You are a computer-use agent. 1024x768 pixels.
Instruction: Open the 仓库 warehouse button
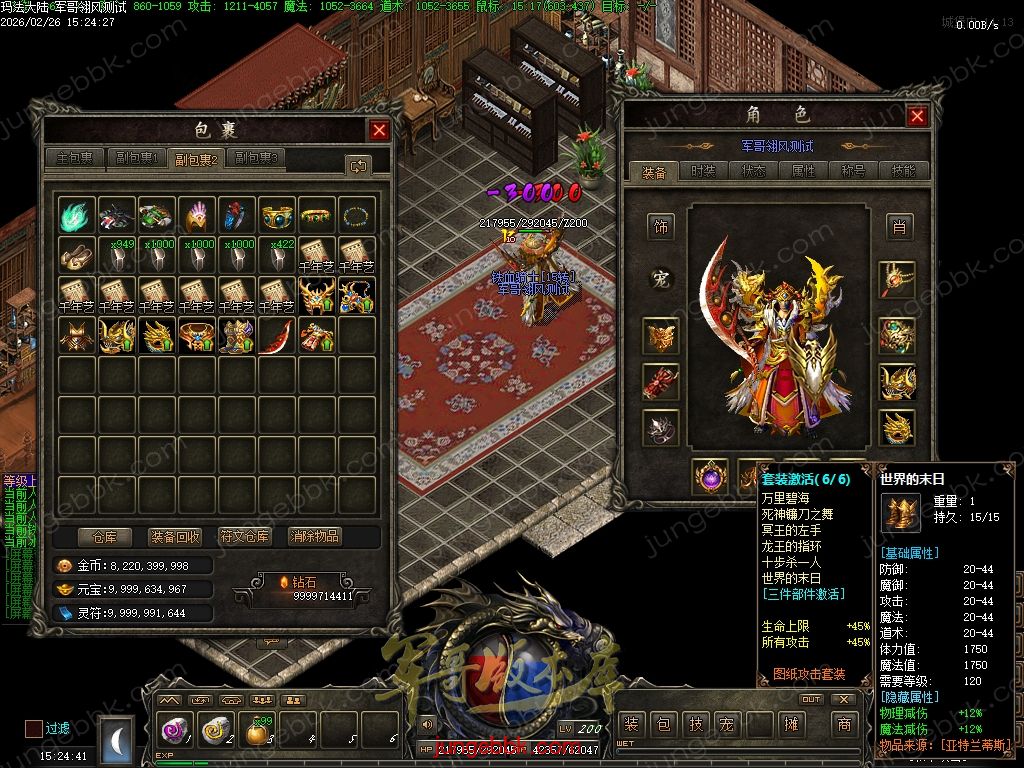click(105, 536)
